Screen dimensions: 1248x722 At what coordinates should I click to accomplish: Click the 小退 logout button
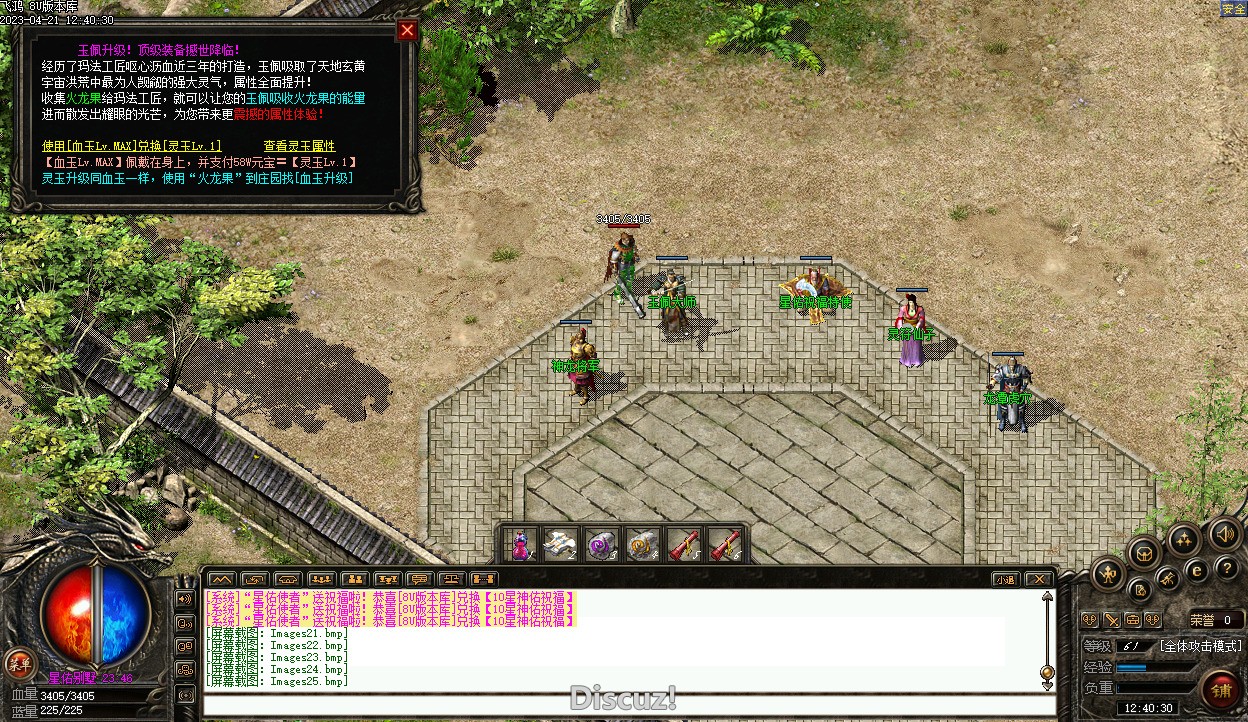point(1006,579)
